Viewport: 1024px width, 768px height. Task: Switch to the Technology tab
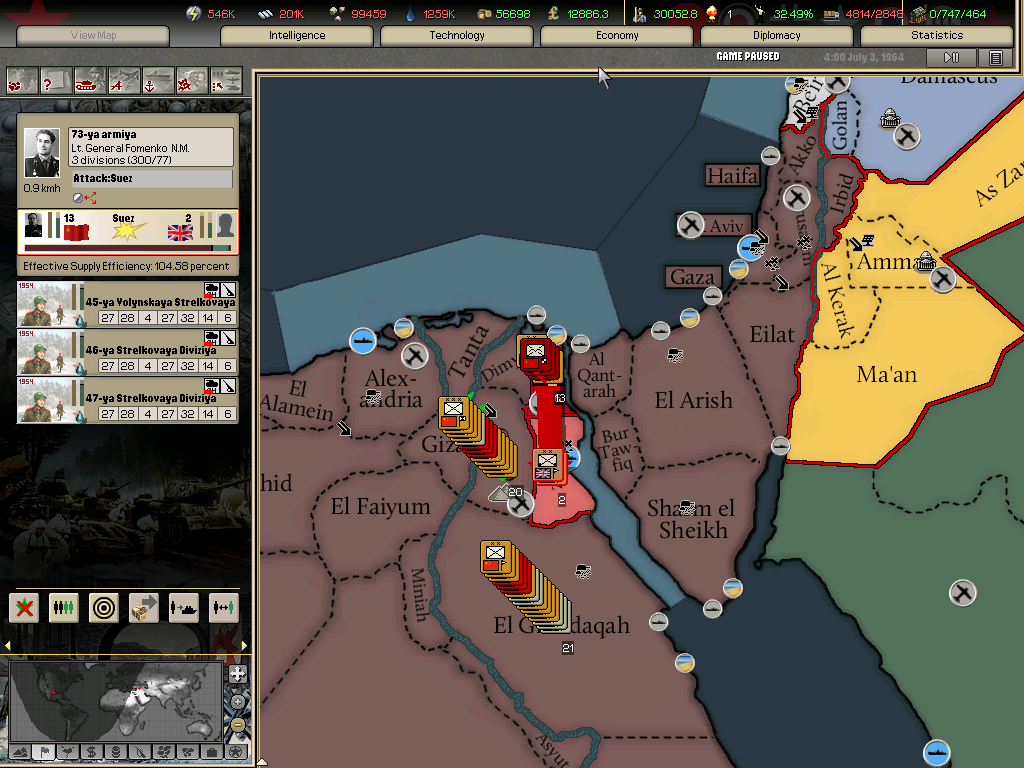pyautogui.click(x=457, y=35)
